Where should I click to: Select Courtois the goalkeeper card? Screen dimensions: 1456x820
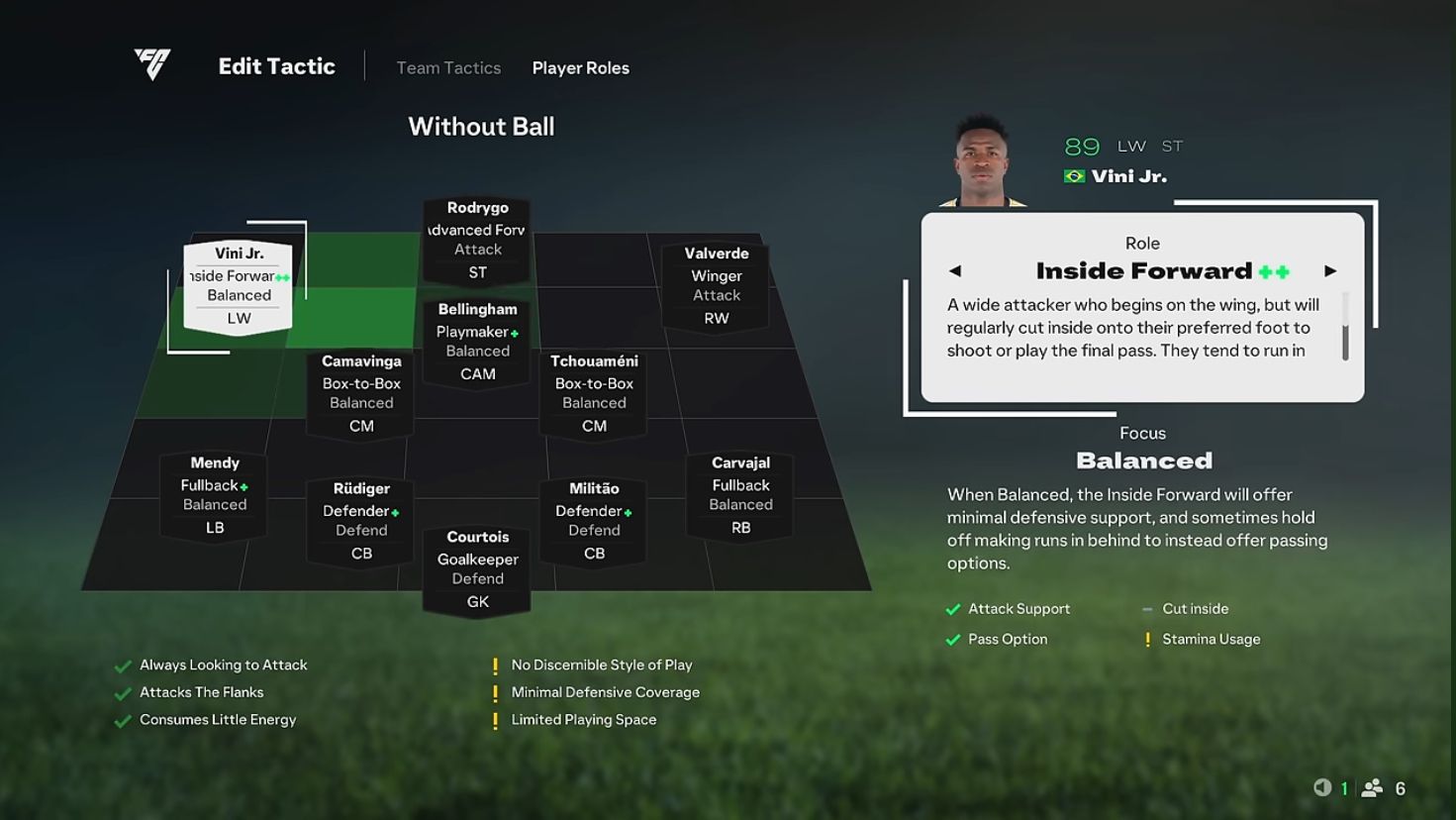tap(477, 569)
